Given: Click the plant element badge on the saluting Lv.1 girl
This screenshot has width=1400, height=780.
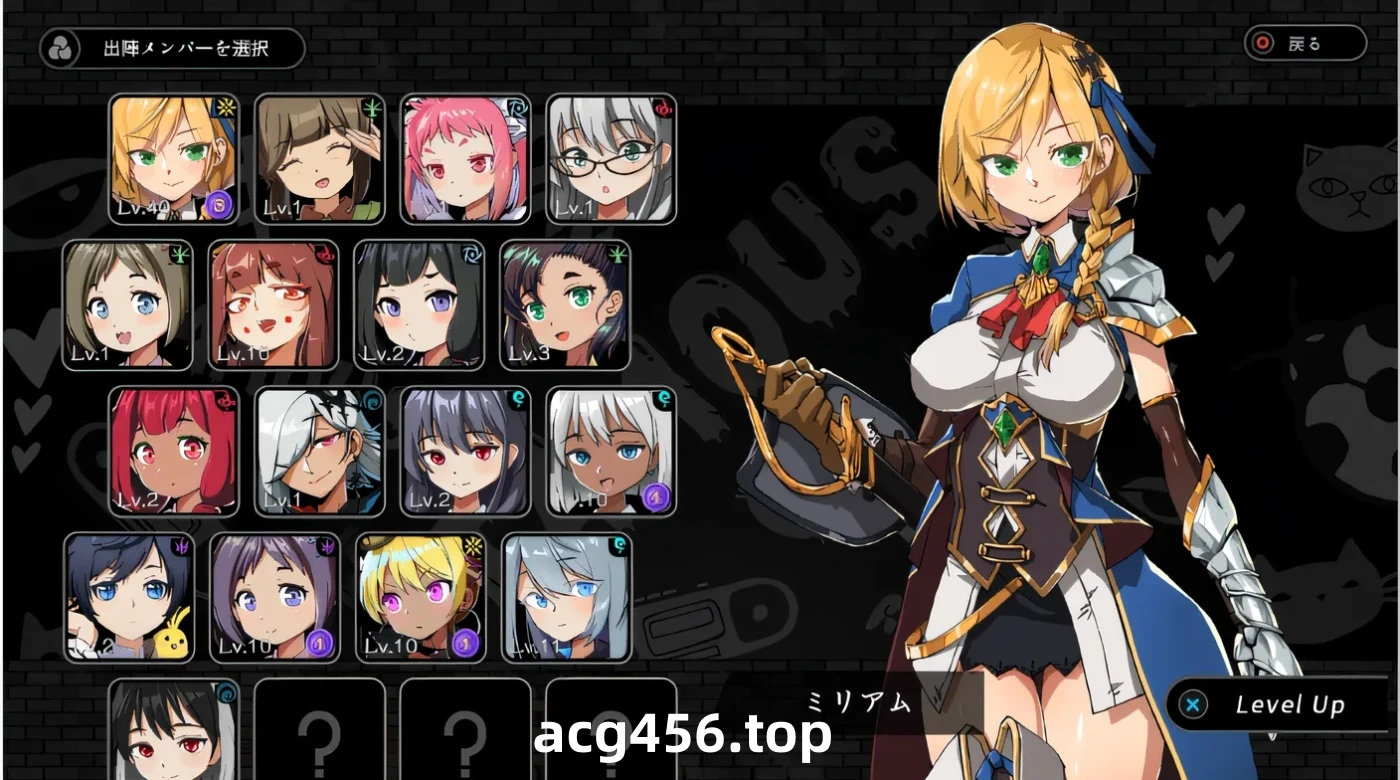Looking at the screenshot, I should point(371,107).
